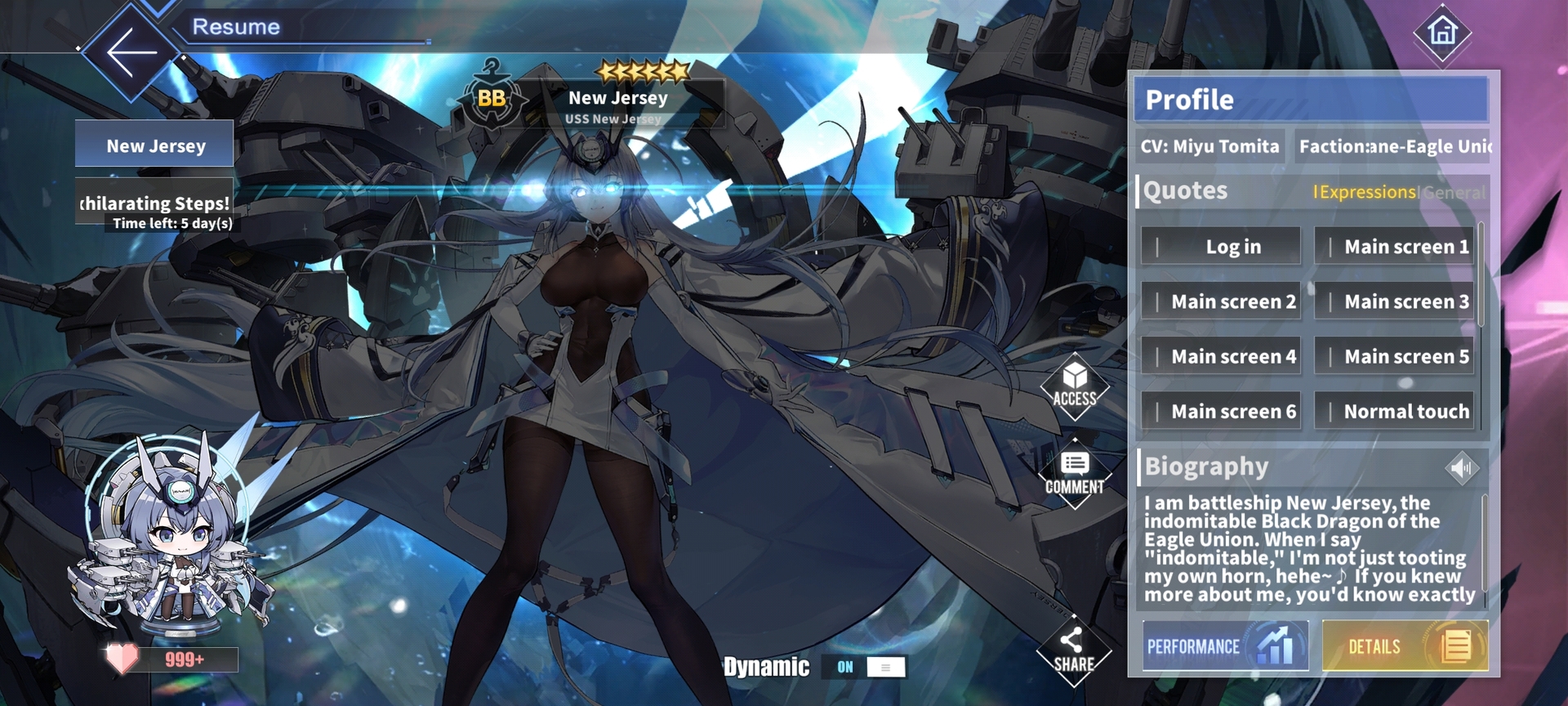Play the Main screen 3 quote
Viewport: 1568px width, 706px height.
coord(1395,302)
